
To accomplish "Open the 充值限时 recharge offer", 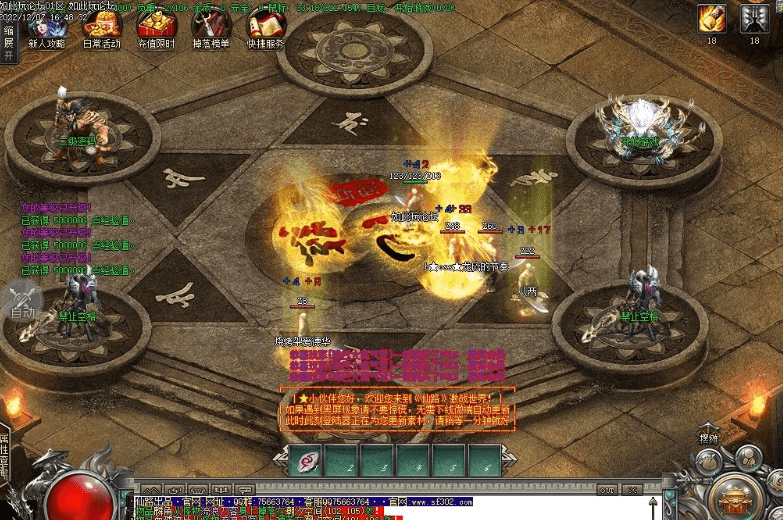I will pyautogui.click(x=156, y=28).
